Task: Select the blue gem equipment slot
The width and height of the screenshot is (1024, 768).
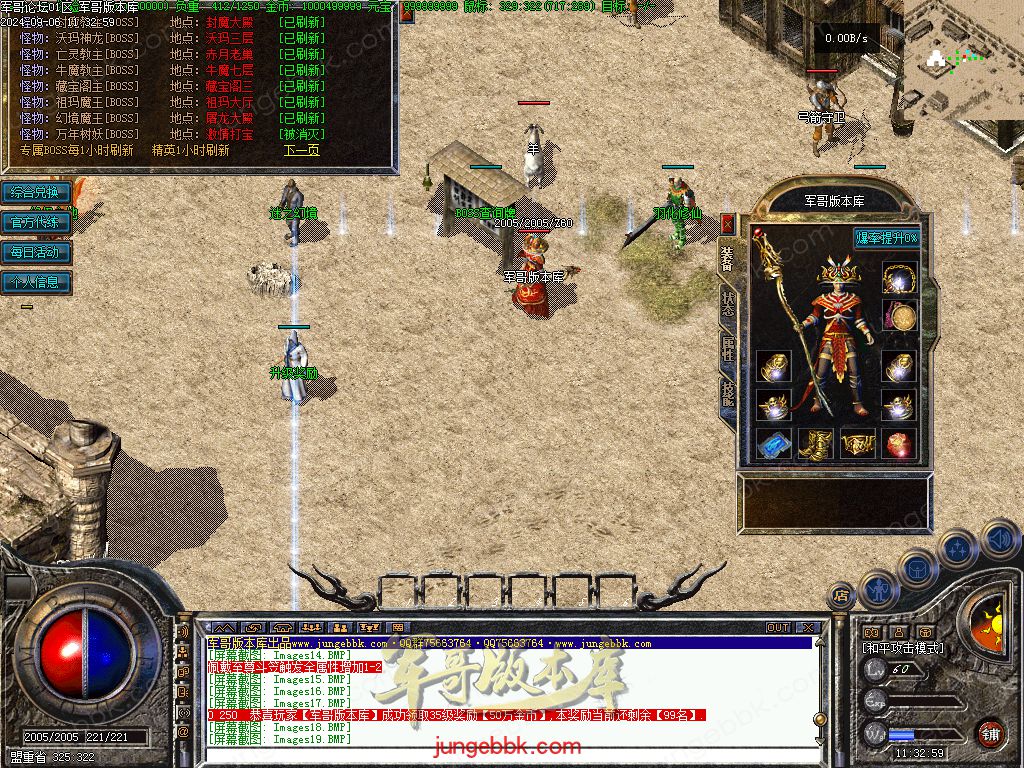Action: click(773, 443)
